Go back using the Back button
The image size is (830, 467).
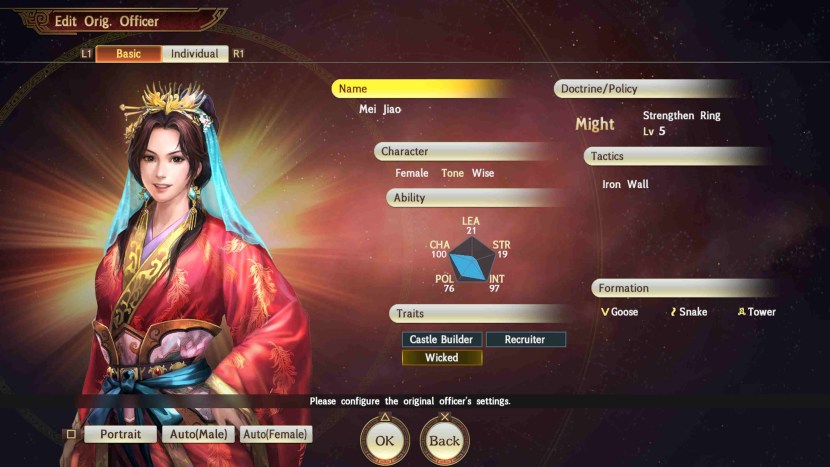444,441
